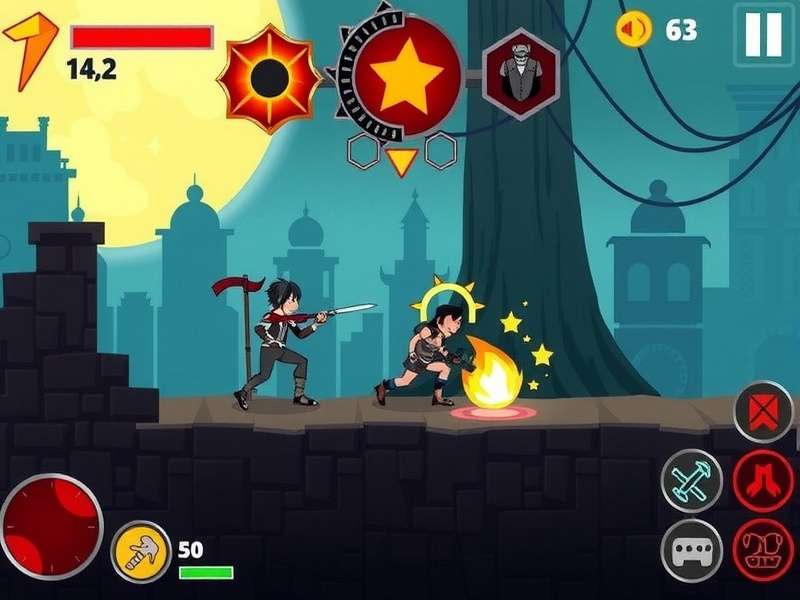Screen dimensions: 800x600
Task: Activate the red armor skill button
Action: 763,551
